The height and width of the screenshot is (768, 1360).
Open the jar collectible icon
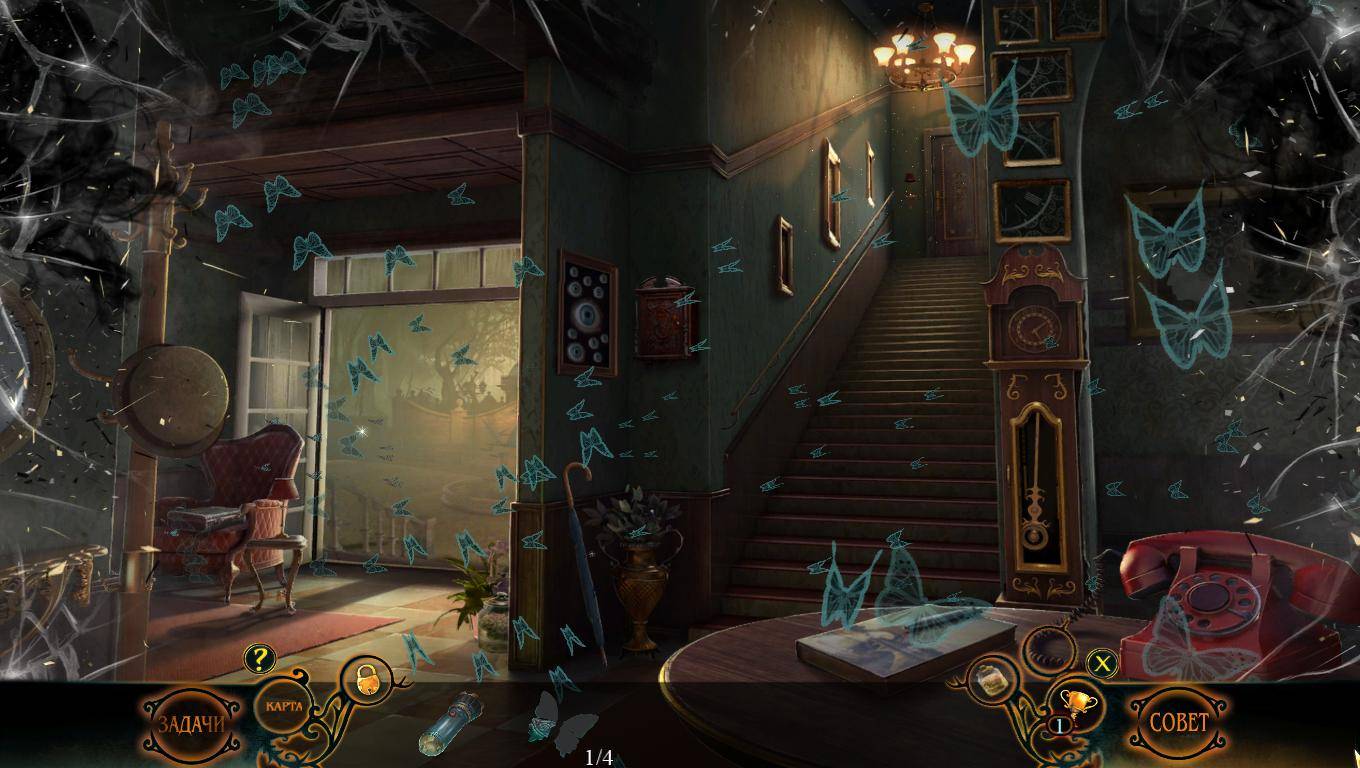point(993,682)
